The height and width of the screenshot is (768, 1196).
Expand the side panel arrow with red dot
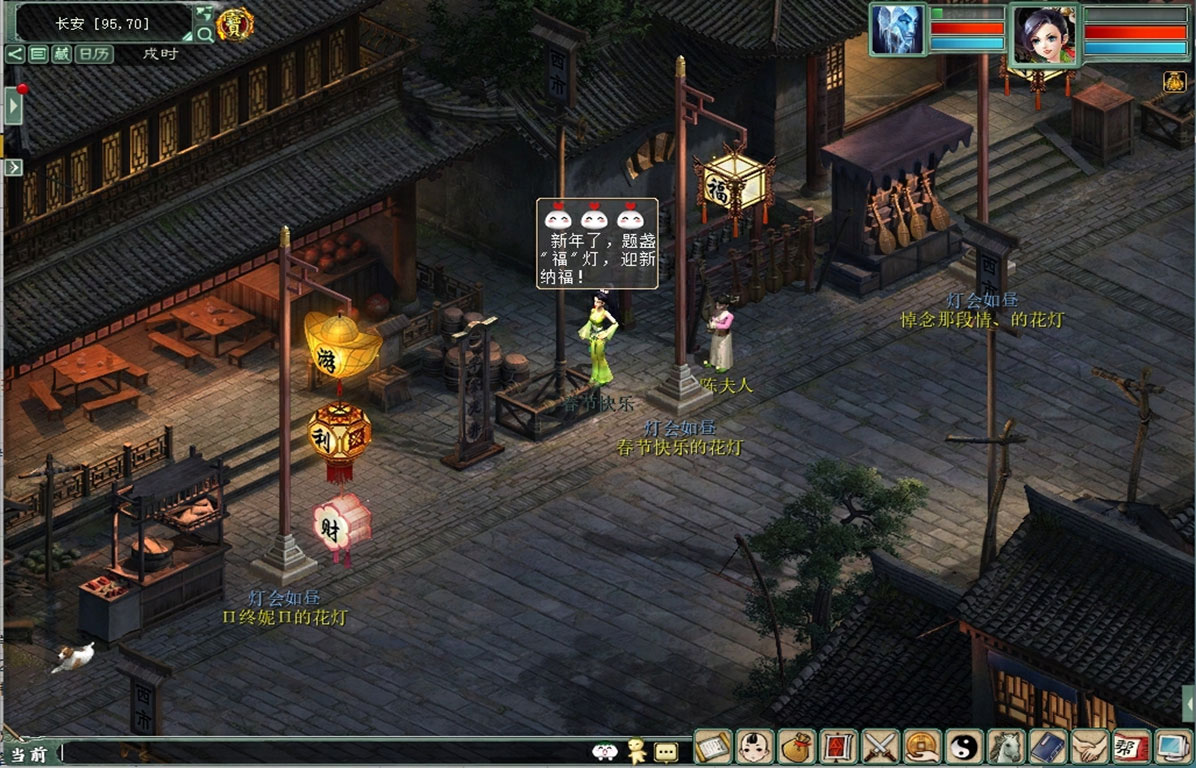pyautogui.click(x=13, y=105)
